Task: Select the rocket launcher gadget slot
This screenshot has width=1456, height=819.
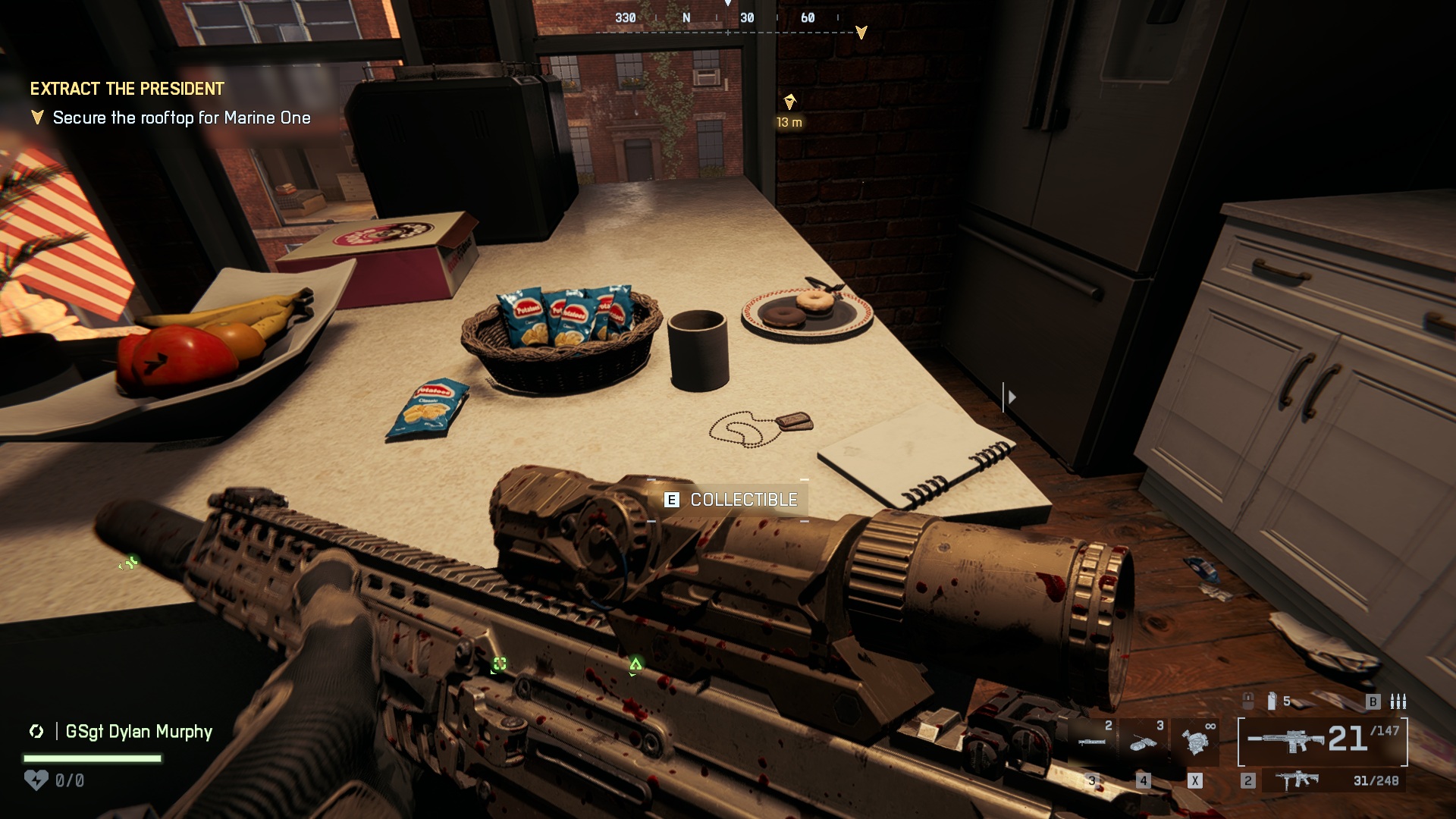Action: click(x=1092, y=740)
